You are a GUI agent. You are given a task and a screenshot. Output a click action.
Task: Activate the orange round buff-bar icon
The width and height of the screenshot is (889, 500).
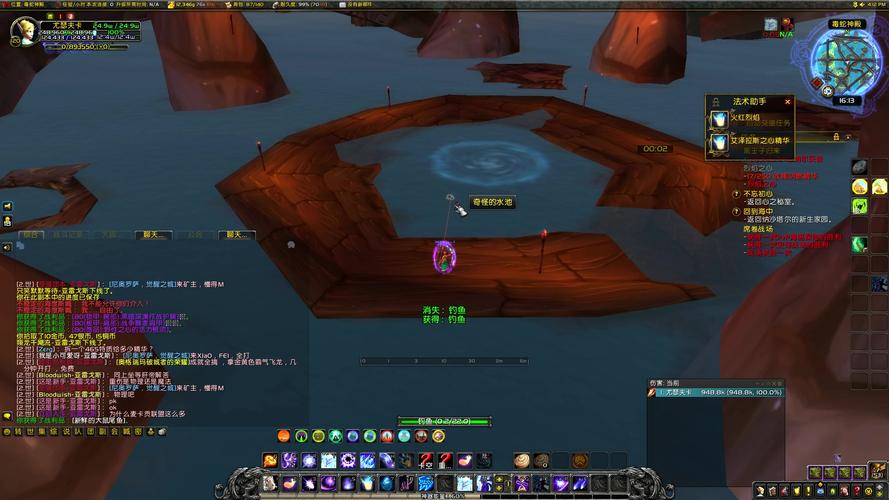[x=284, y=436]
